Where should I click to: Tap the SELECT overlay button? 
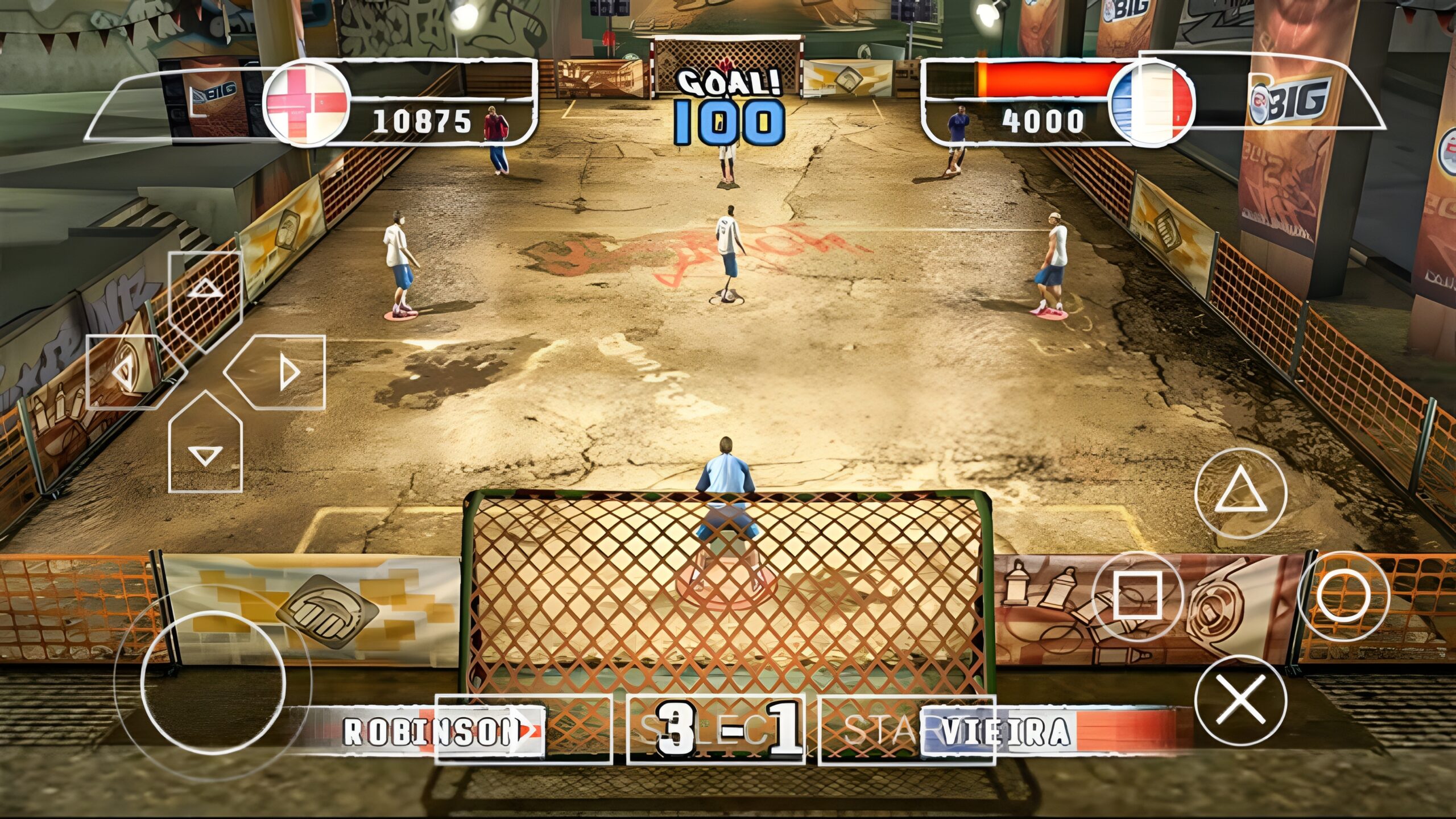tap(715, 730)
